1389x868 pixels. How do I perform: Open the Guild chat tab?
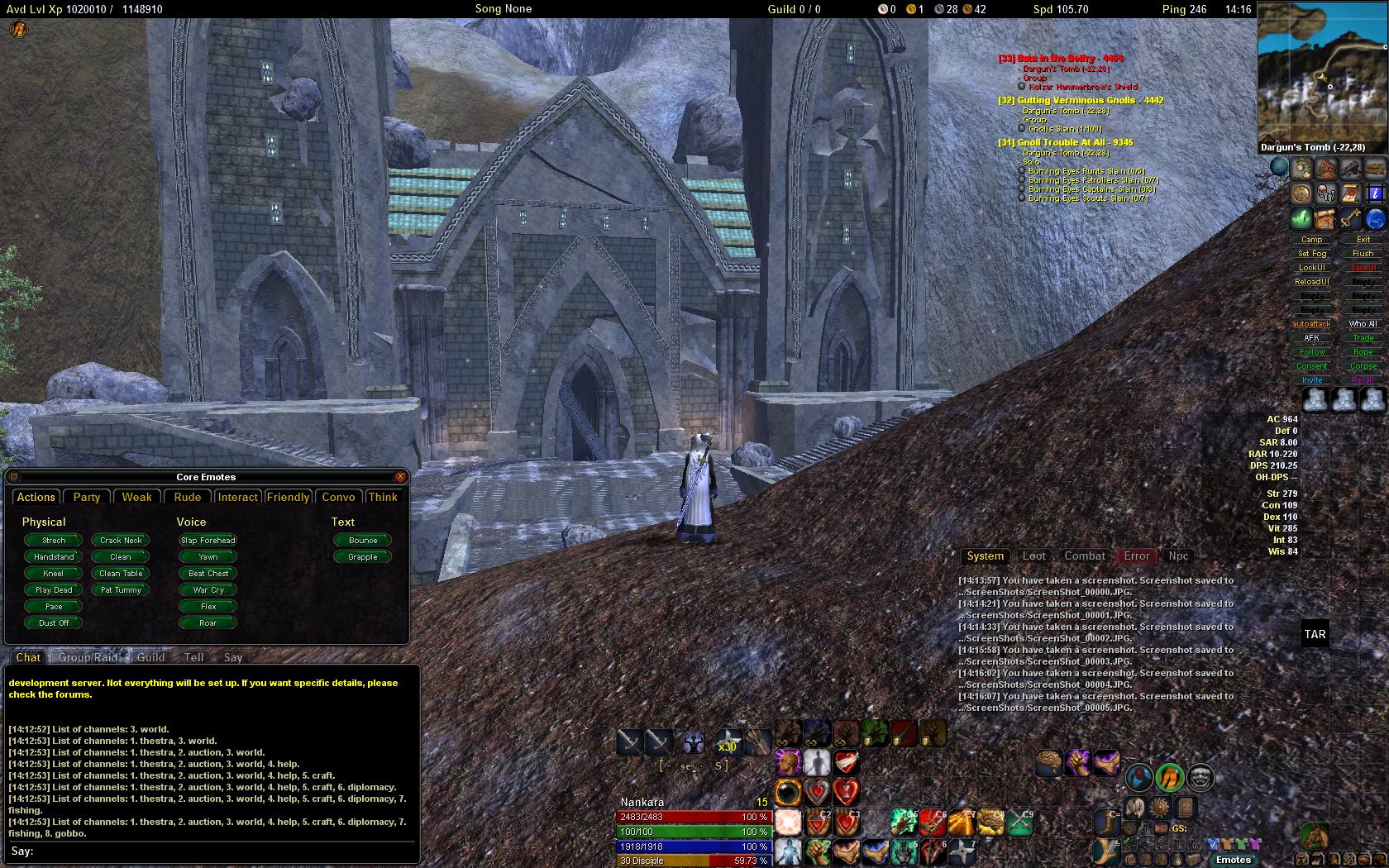tap(150, 657)
